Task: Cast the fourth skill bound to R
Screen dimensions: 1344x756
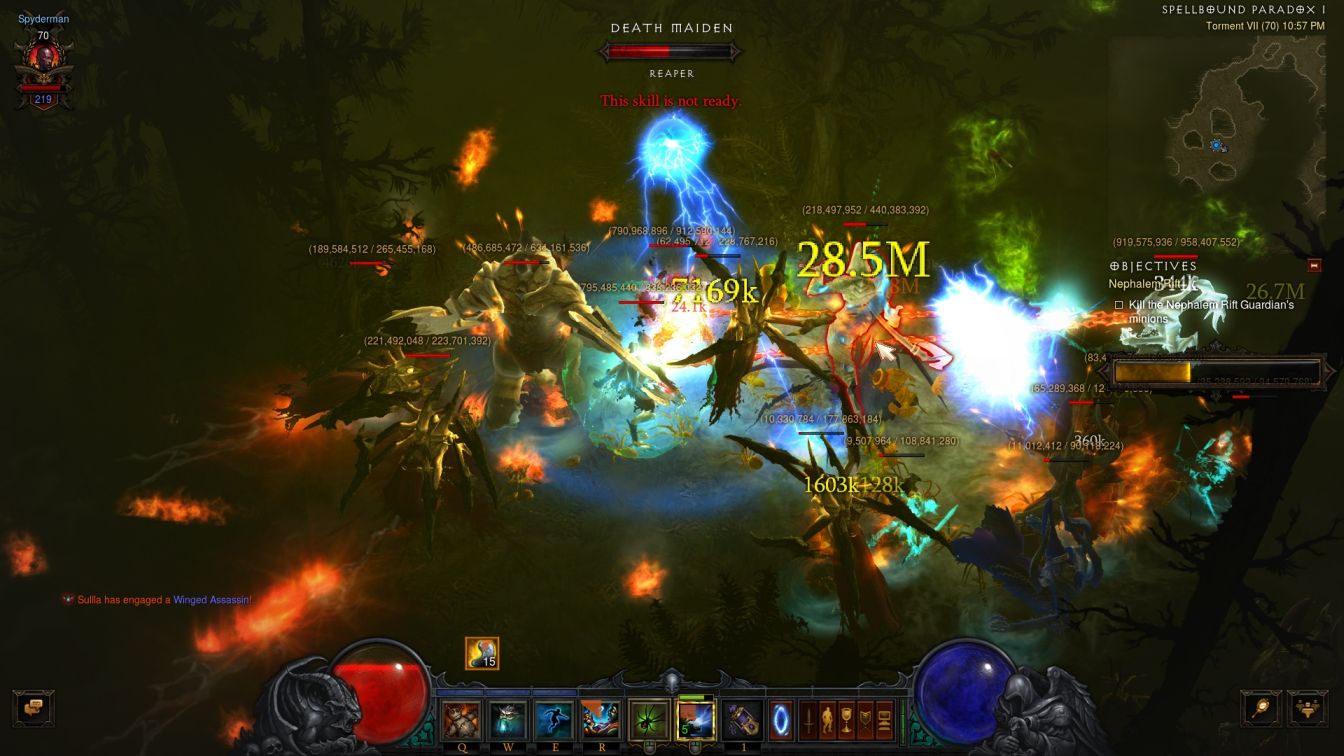Action: 600,720
